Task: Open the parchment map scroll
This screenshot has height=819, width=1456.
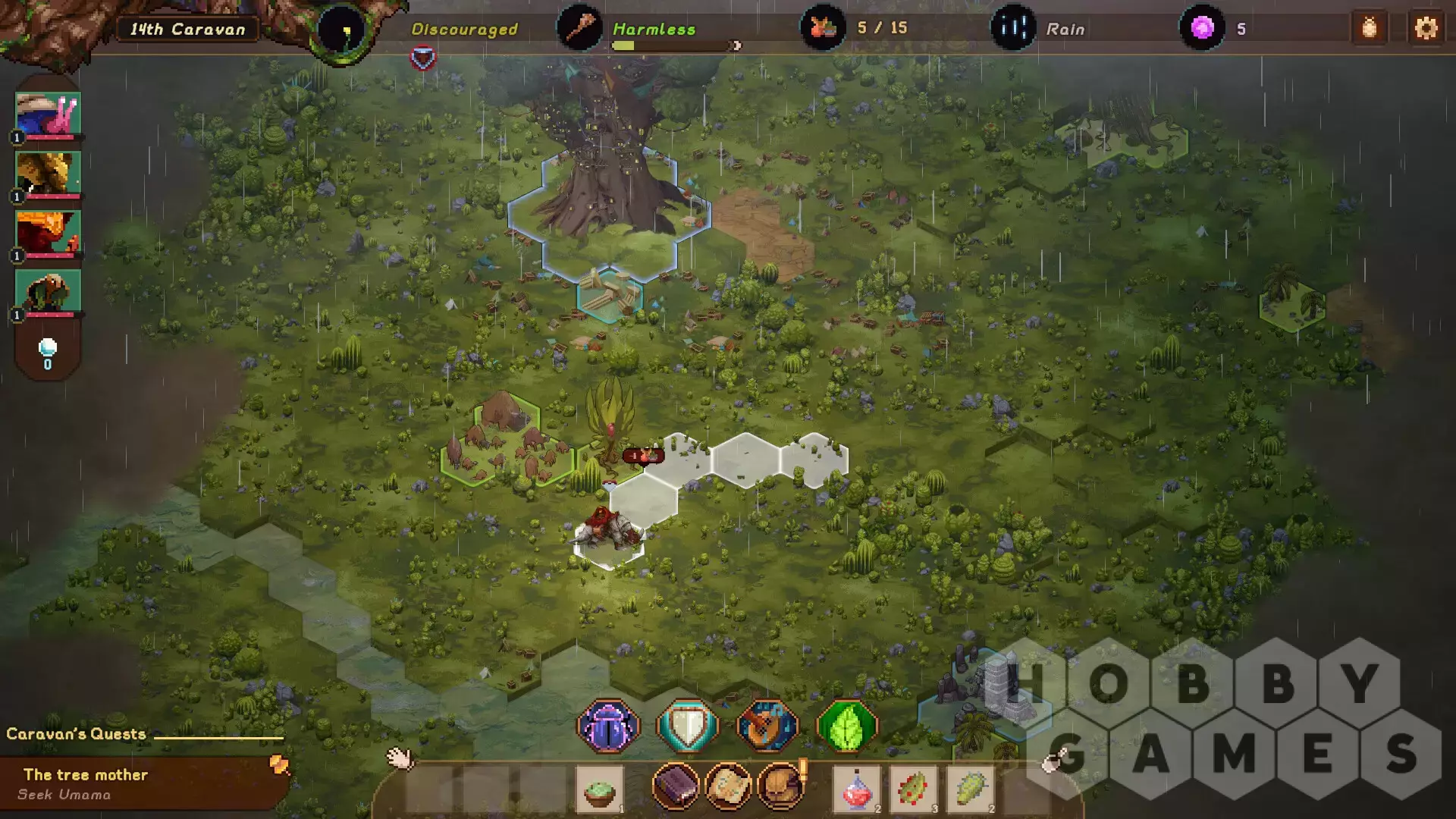Action: 728,786
